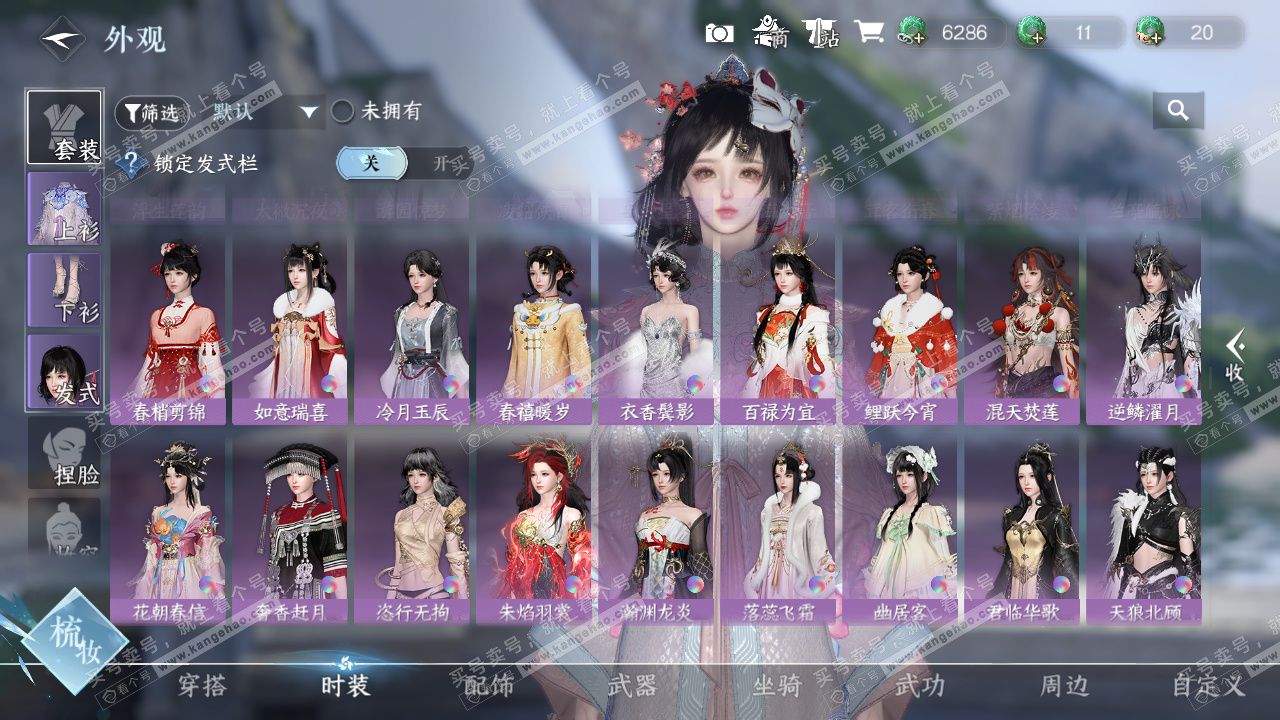Open the shopping cart icon
This screenshot has width=1280, height=720.
[868, 33]
